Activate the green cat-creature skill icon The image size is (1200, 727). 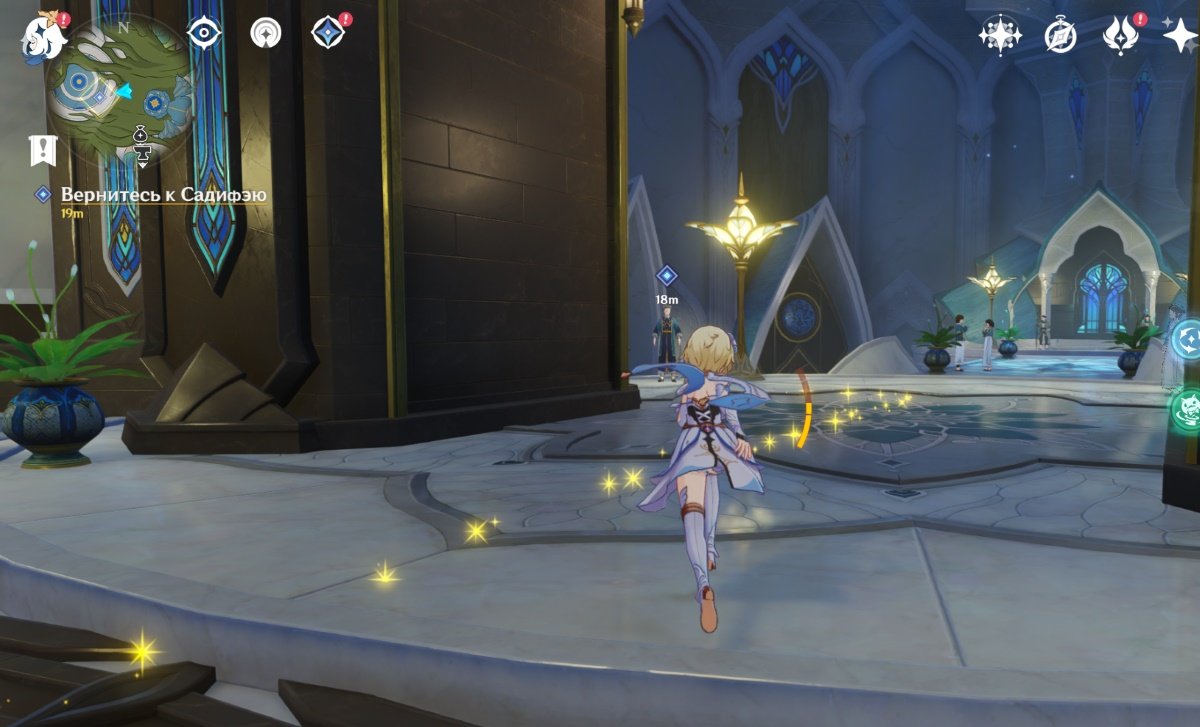[x=1187, y=410]
